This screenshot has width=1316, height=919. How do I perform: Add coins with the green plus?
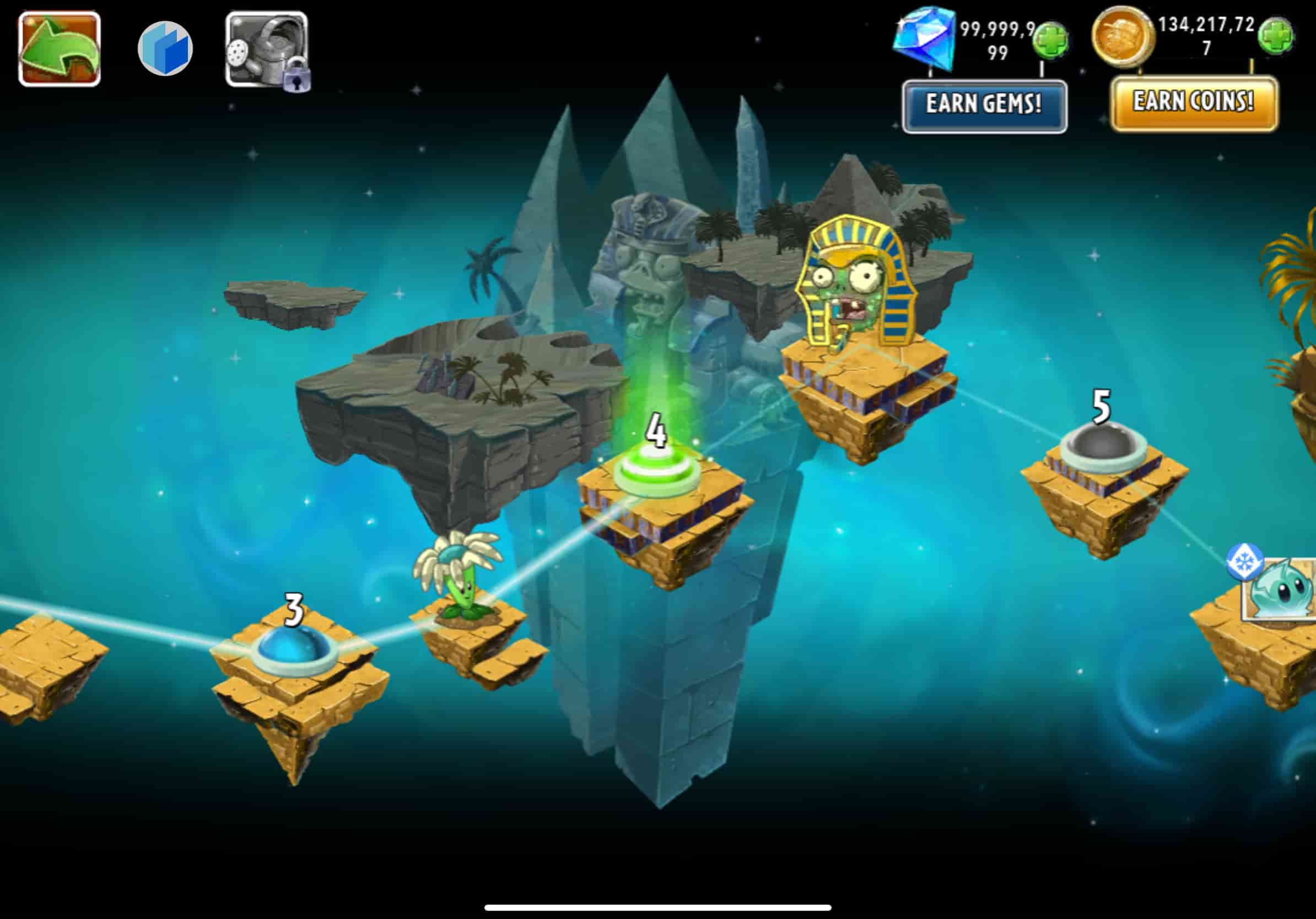(x=1275, y=36)
